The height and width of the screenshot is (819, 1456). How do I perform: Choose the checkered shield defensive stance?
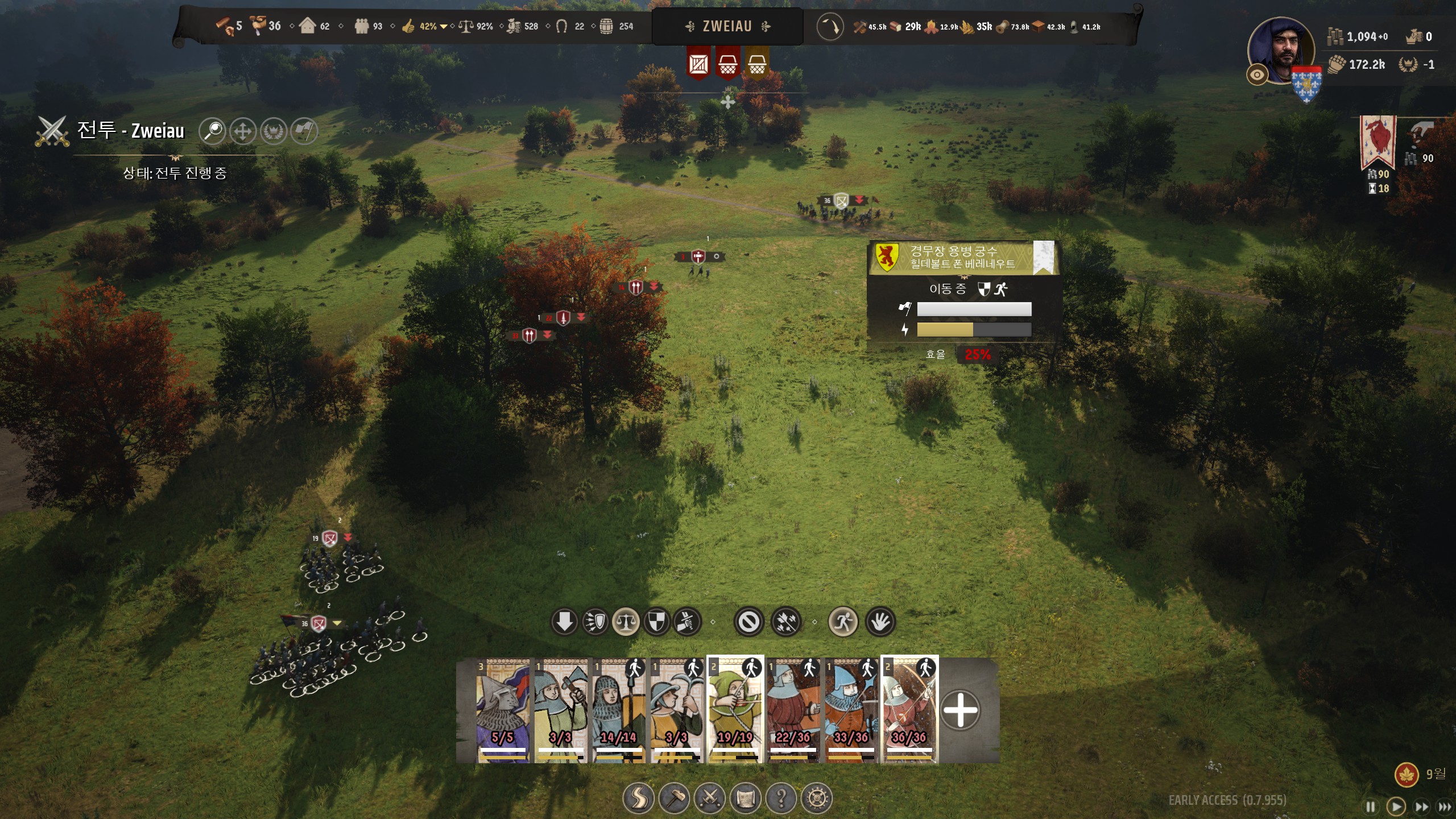click(656, 622)
